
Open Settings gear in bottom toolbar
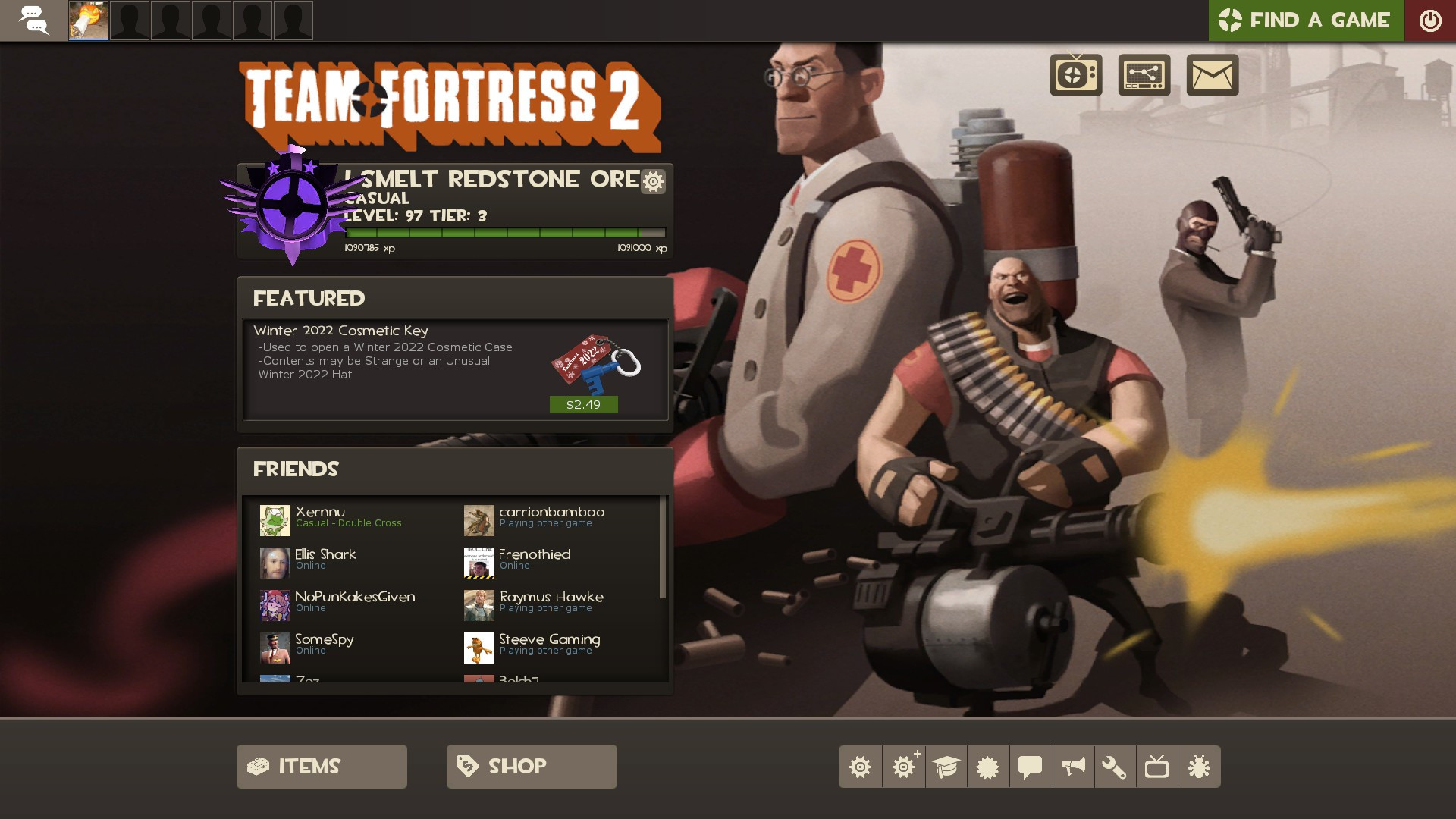861,767
